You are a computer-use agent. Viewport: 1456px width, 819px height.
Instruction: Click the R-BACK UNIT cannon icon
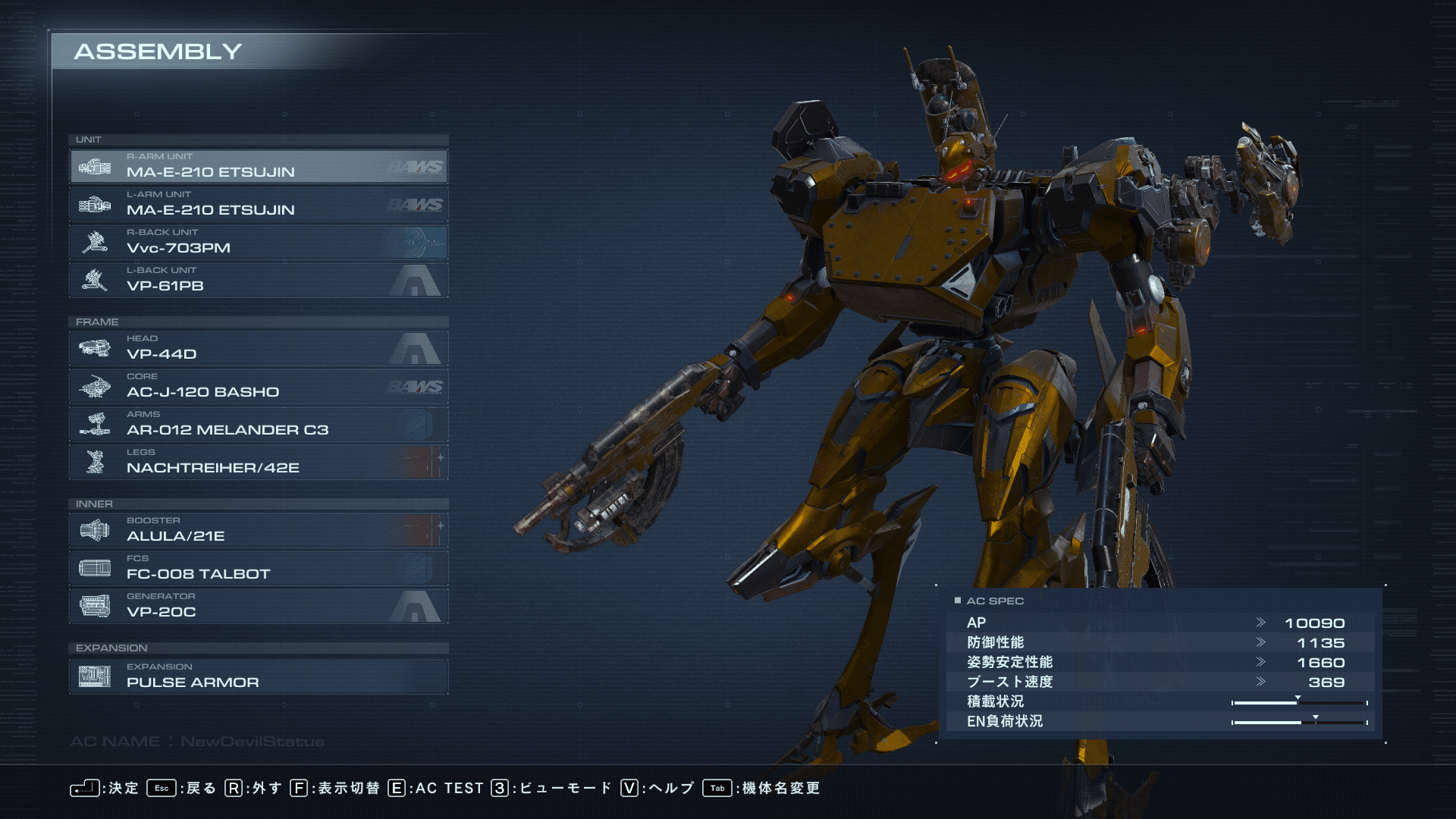[x=96, y=242]
